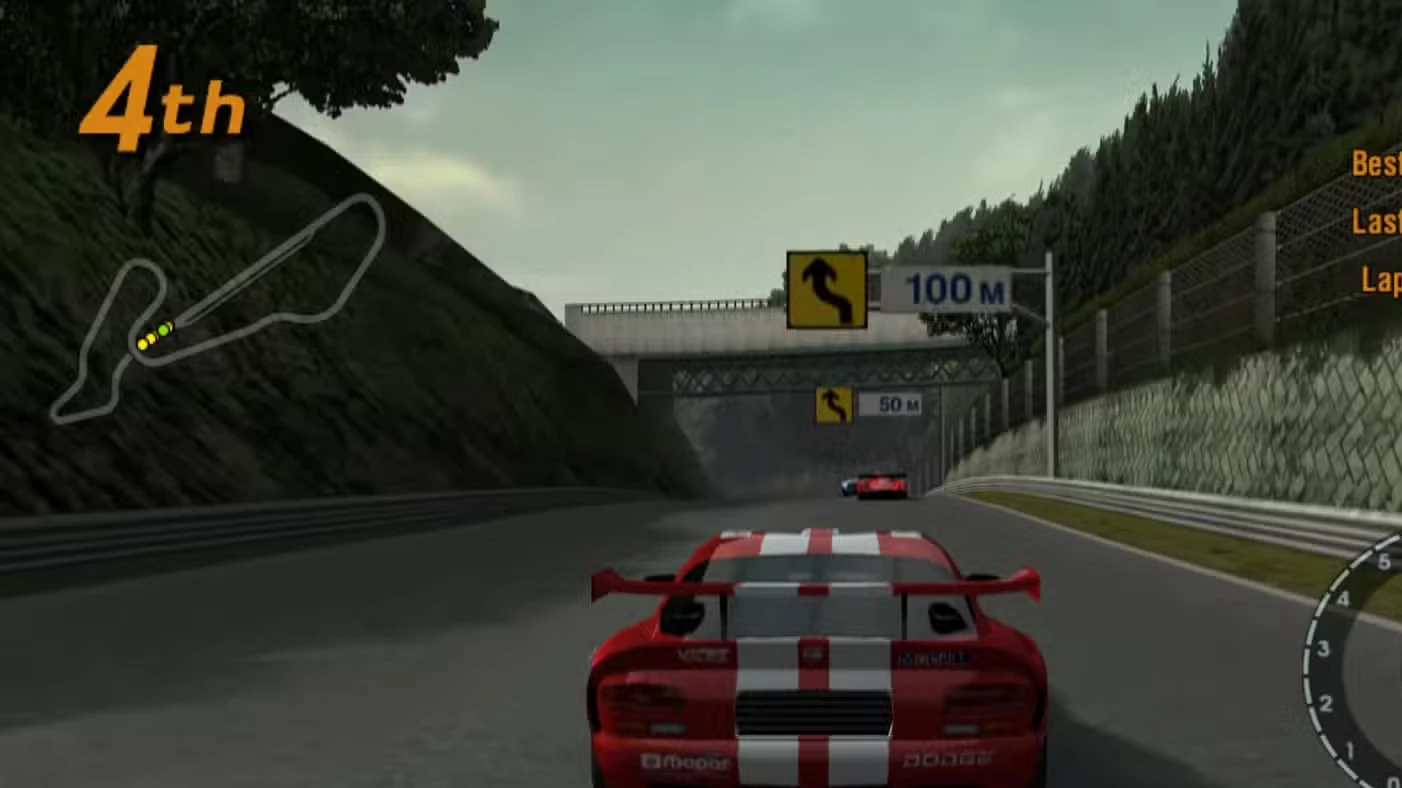Click the number 5 on the rev counter dial
The height and width of the screenshot is (788, 1402).
[1383, 561]
